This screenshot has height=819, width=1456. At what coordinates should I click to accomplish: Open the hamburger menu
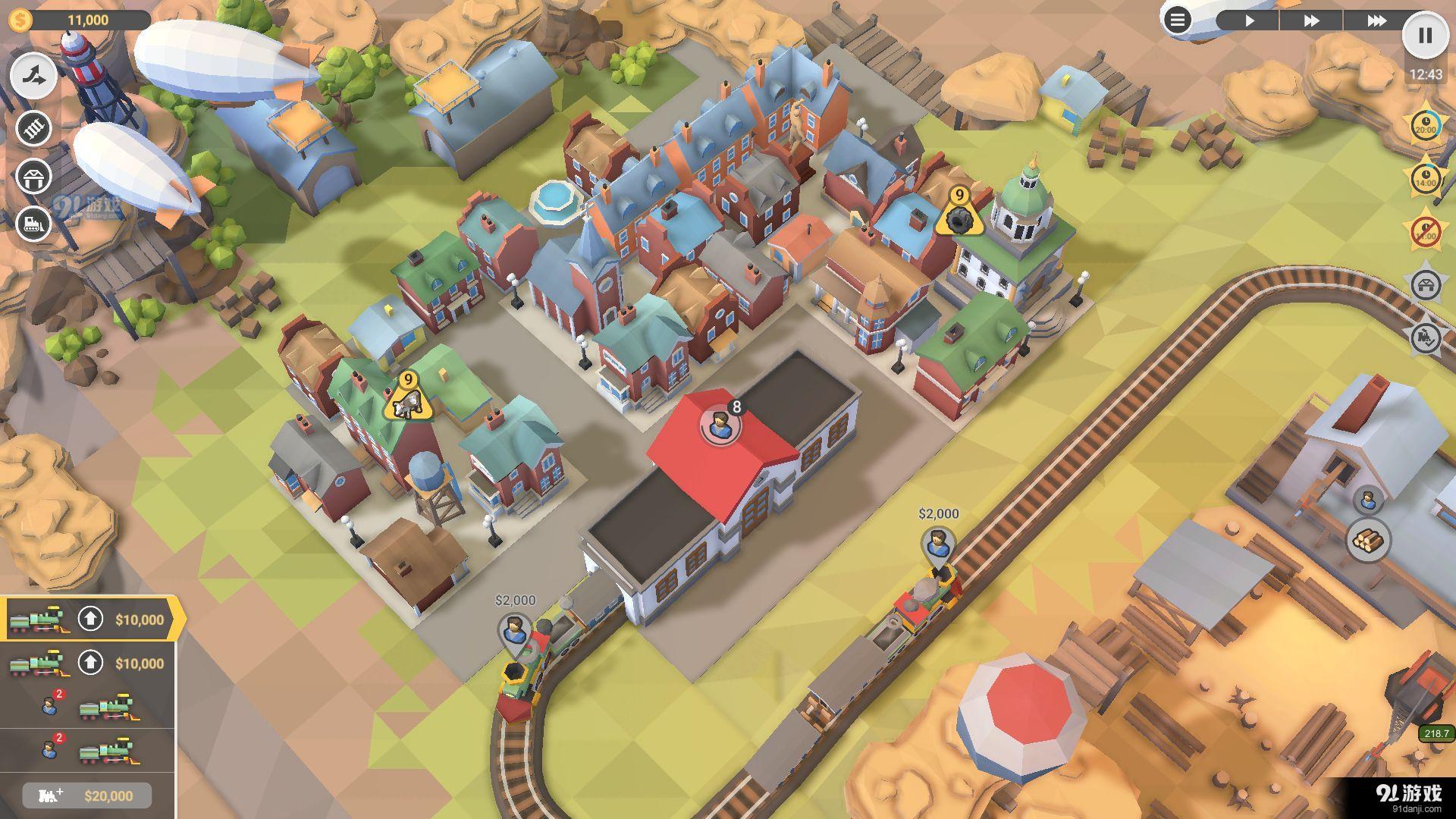coord(1177,20)
